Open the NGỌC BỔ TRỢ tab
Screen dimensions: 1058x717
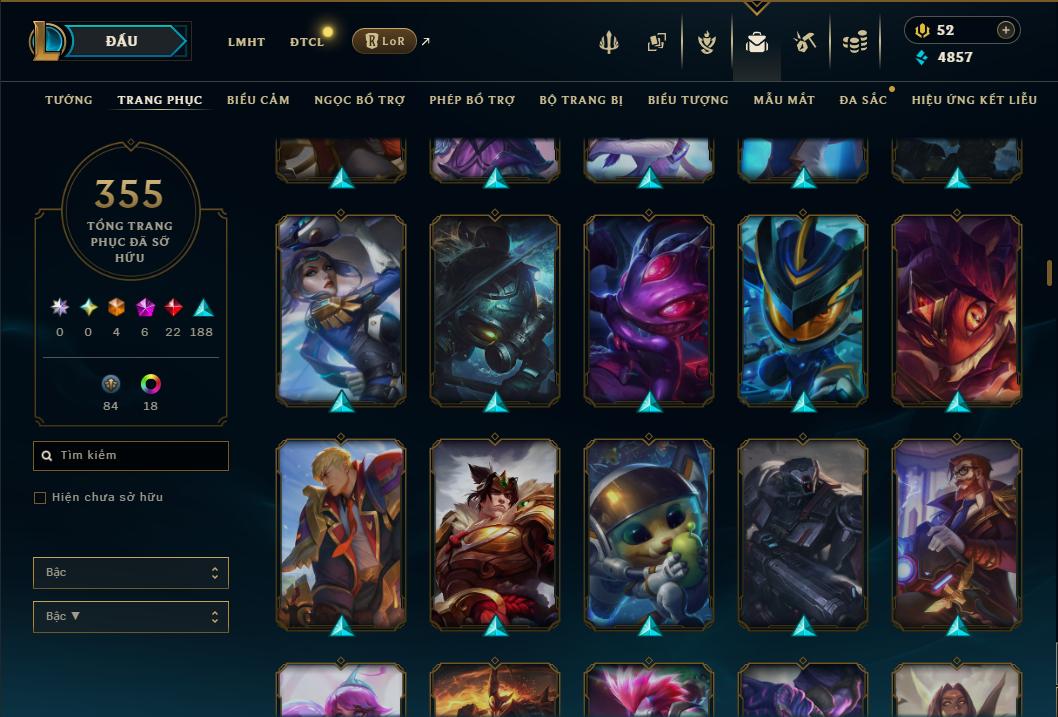[x=359, y=100]
